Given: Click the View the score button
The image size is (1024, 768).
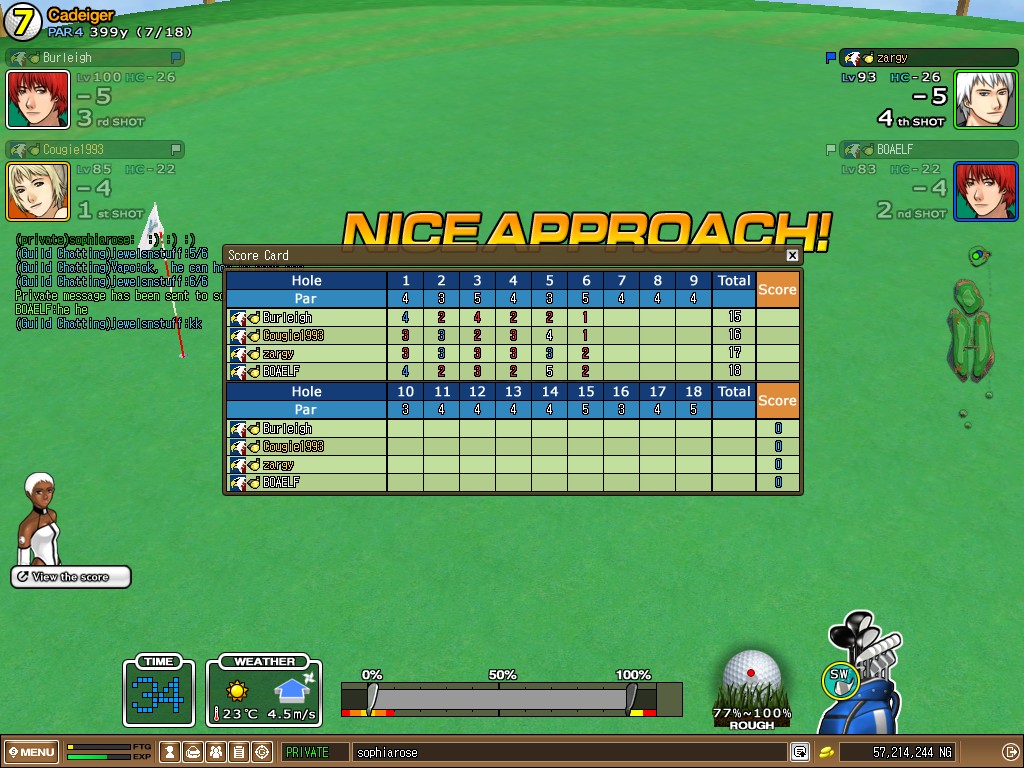Looking at the screenshot, I should [71, 577].
